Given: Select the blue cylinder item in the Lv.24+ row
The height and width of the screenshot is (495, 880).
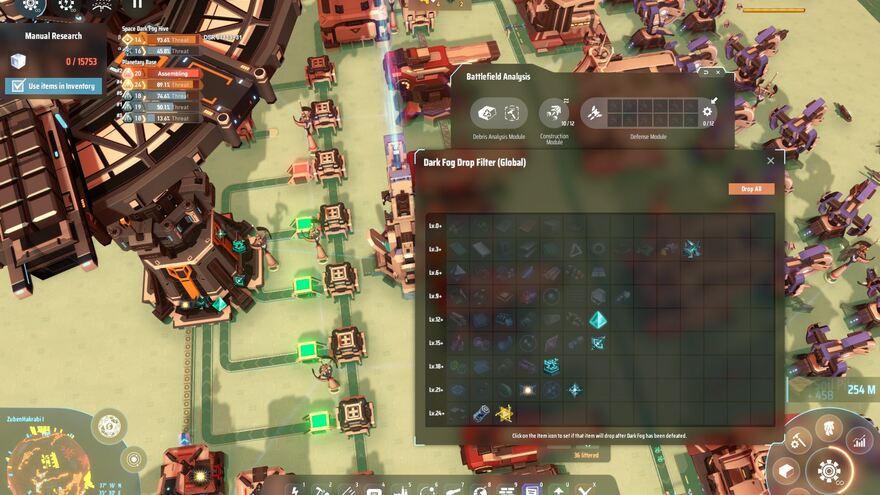Looking at the screenshot, I should point(481,413).
